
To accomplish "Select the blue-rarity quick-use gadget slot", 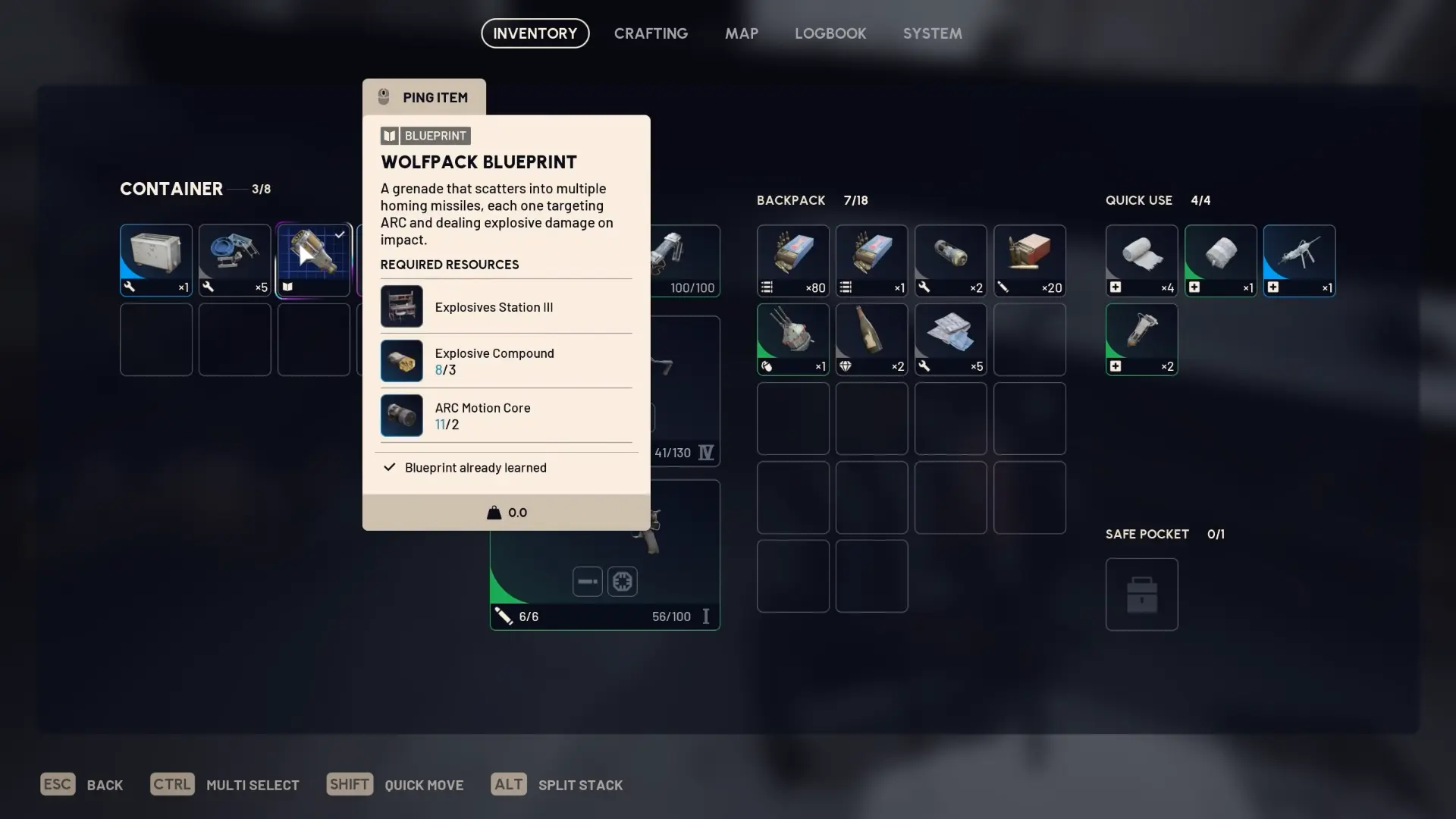I will (x=1299, y=260).
